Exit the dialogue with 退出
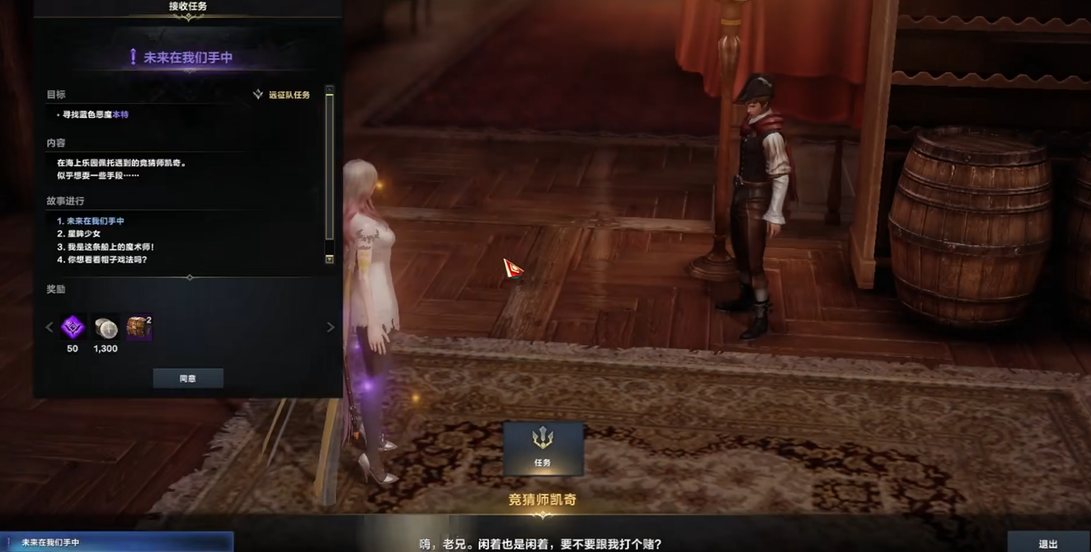Screen dimensions: 1091x552 [1048, 543]
